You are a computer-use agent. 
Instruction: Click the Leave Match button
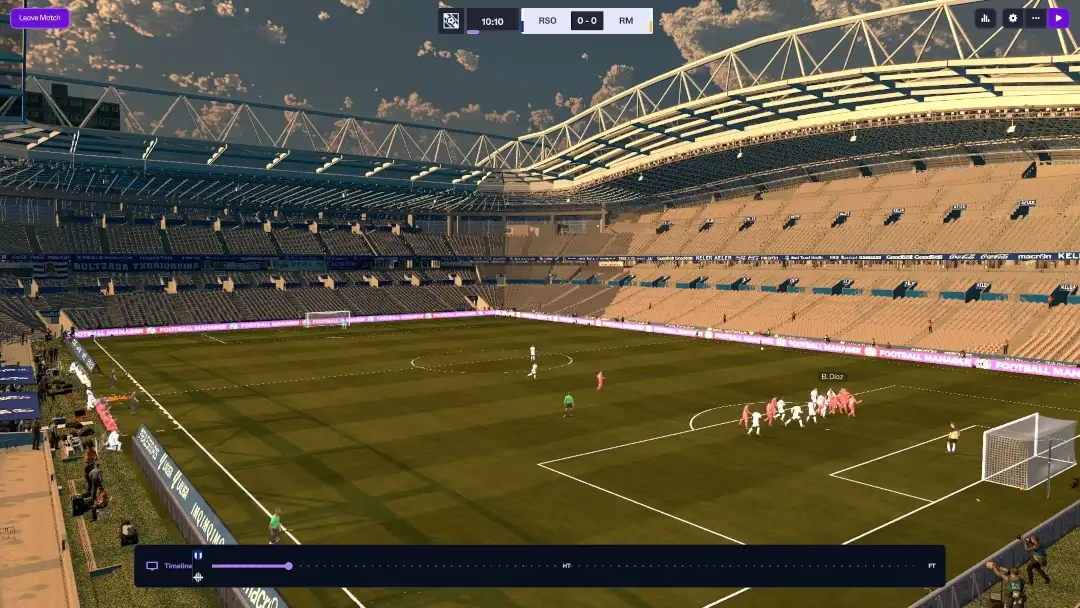pos(40,18)
